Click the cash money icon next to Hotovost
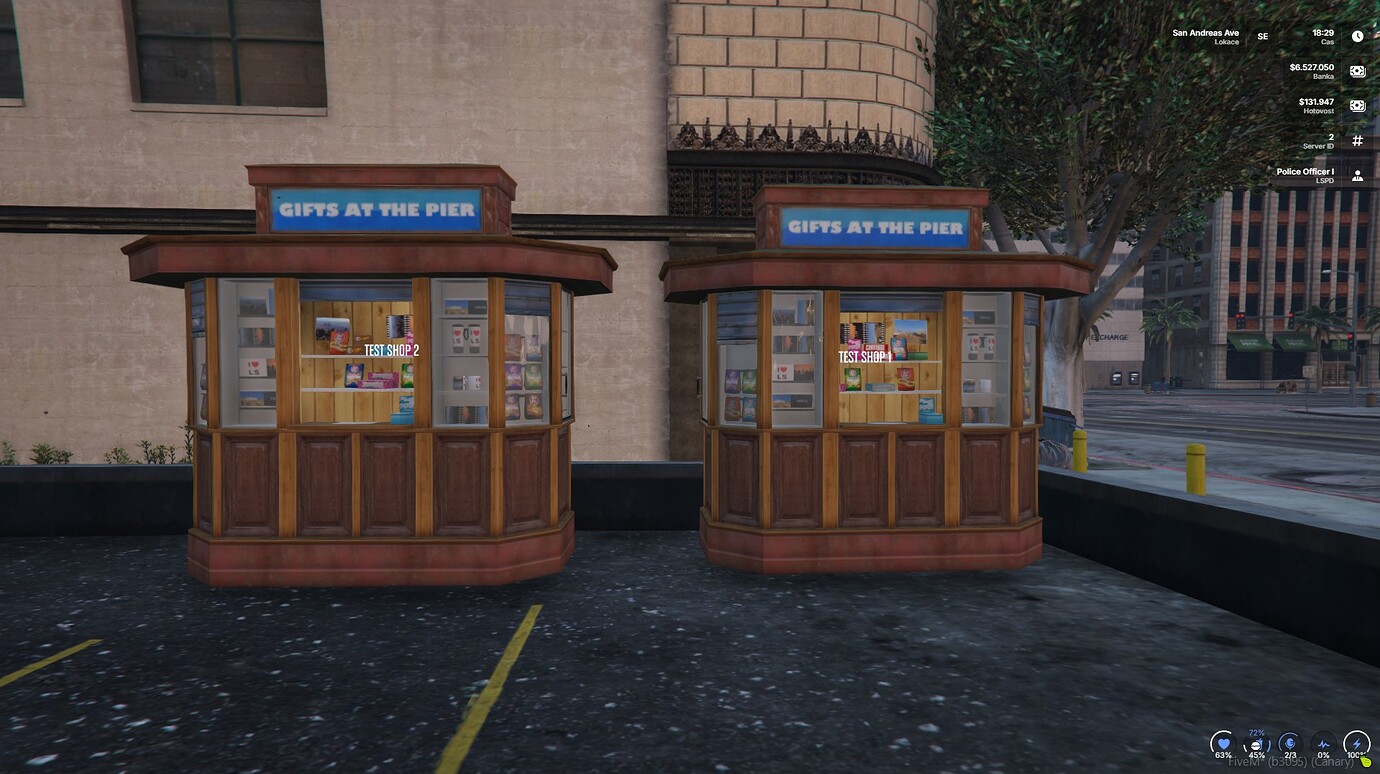1380x774 pixels. 1357,106
